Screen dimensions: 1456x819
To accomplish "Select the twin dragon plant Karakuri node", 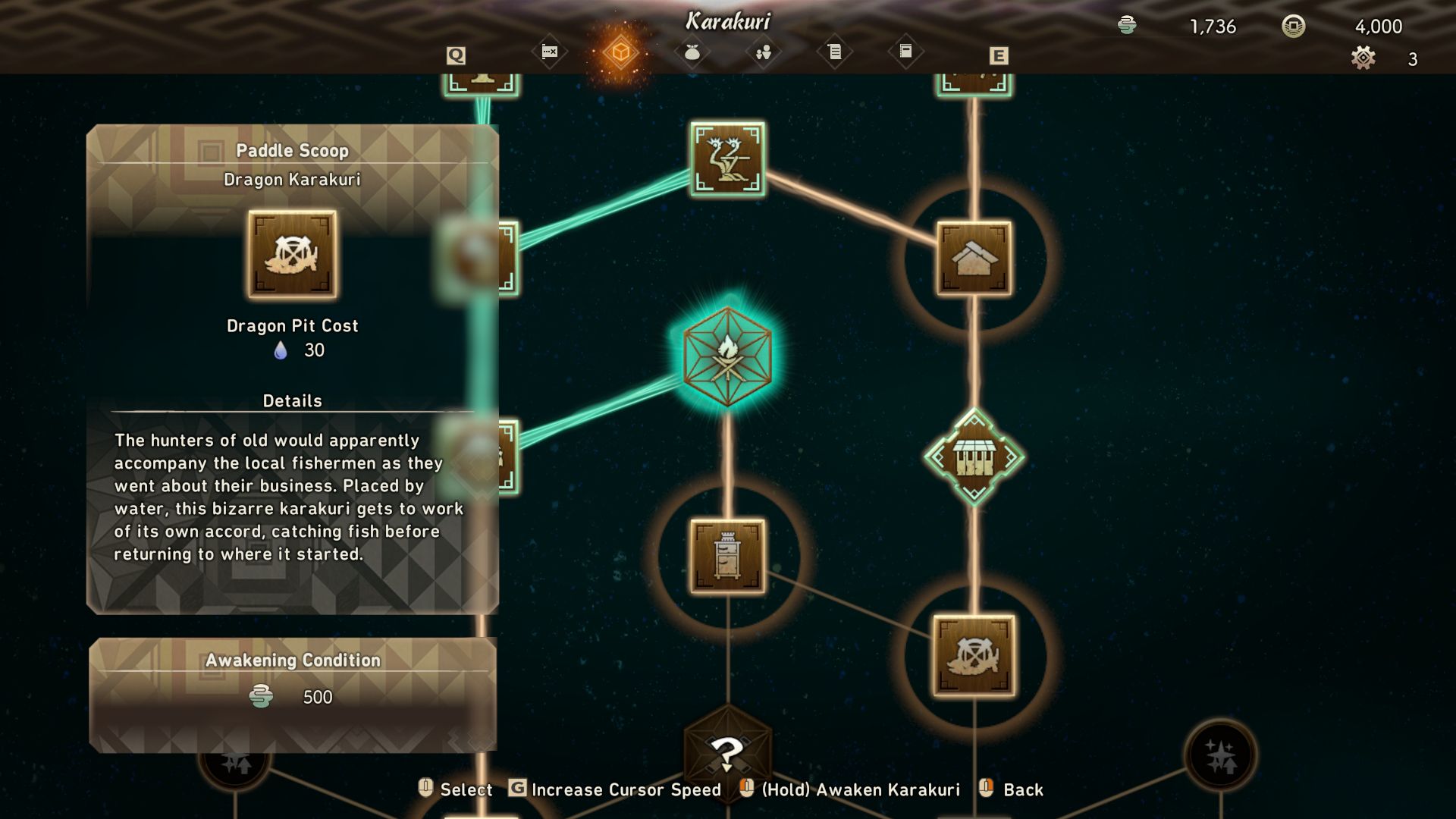I will tap(727, 158).
